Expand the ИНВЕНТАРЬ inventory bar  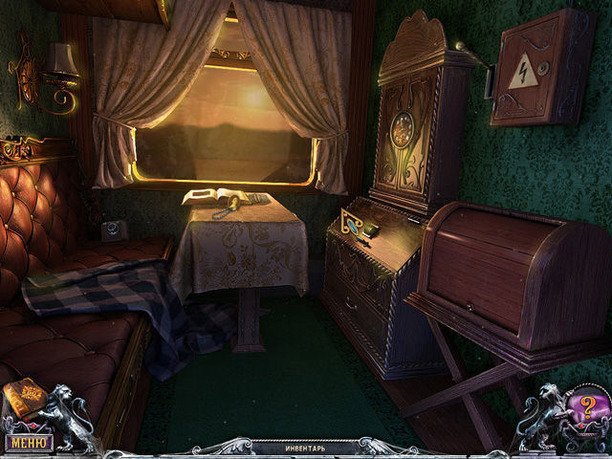pos(305,449)
